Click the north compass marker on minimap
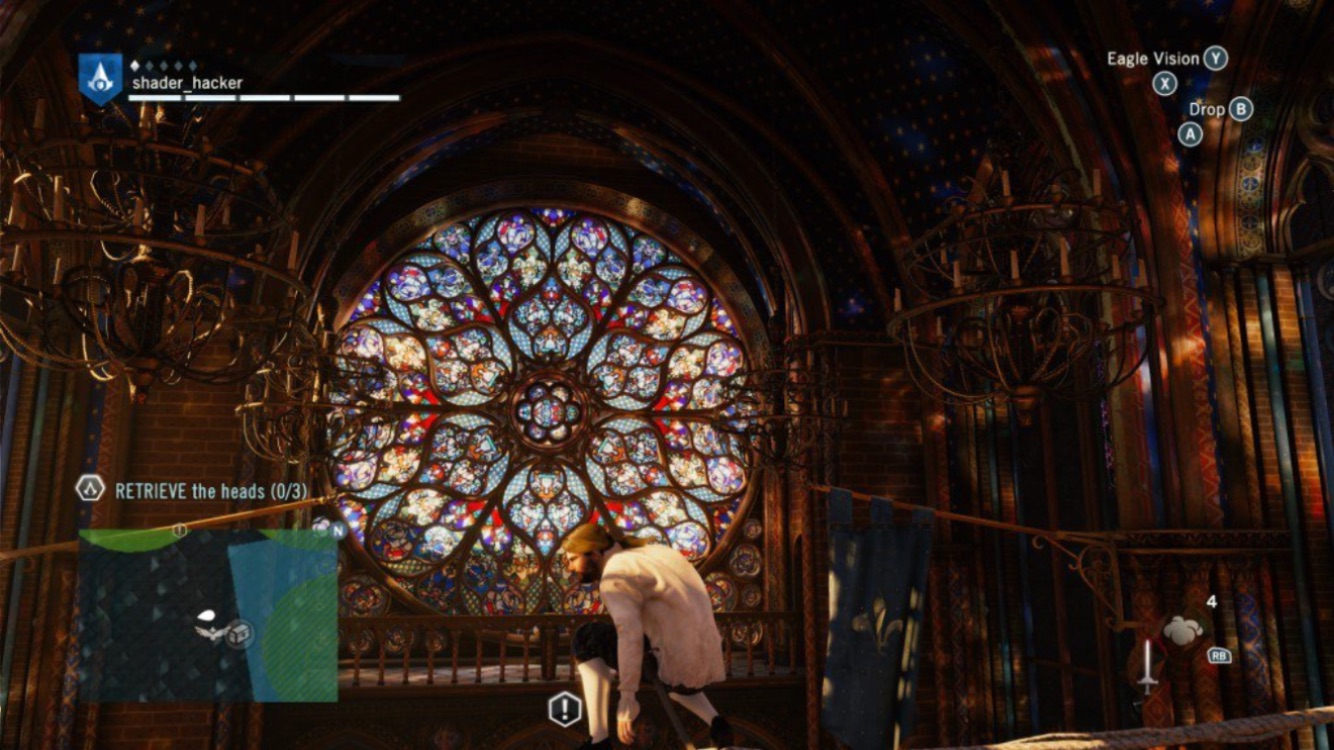 [x=339, y=530]
